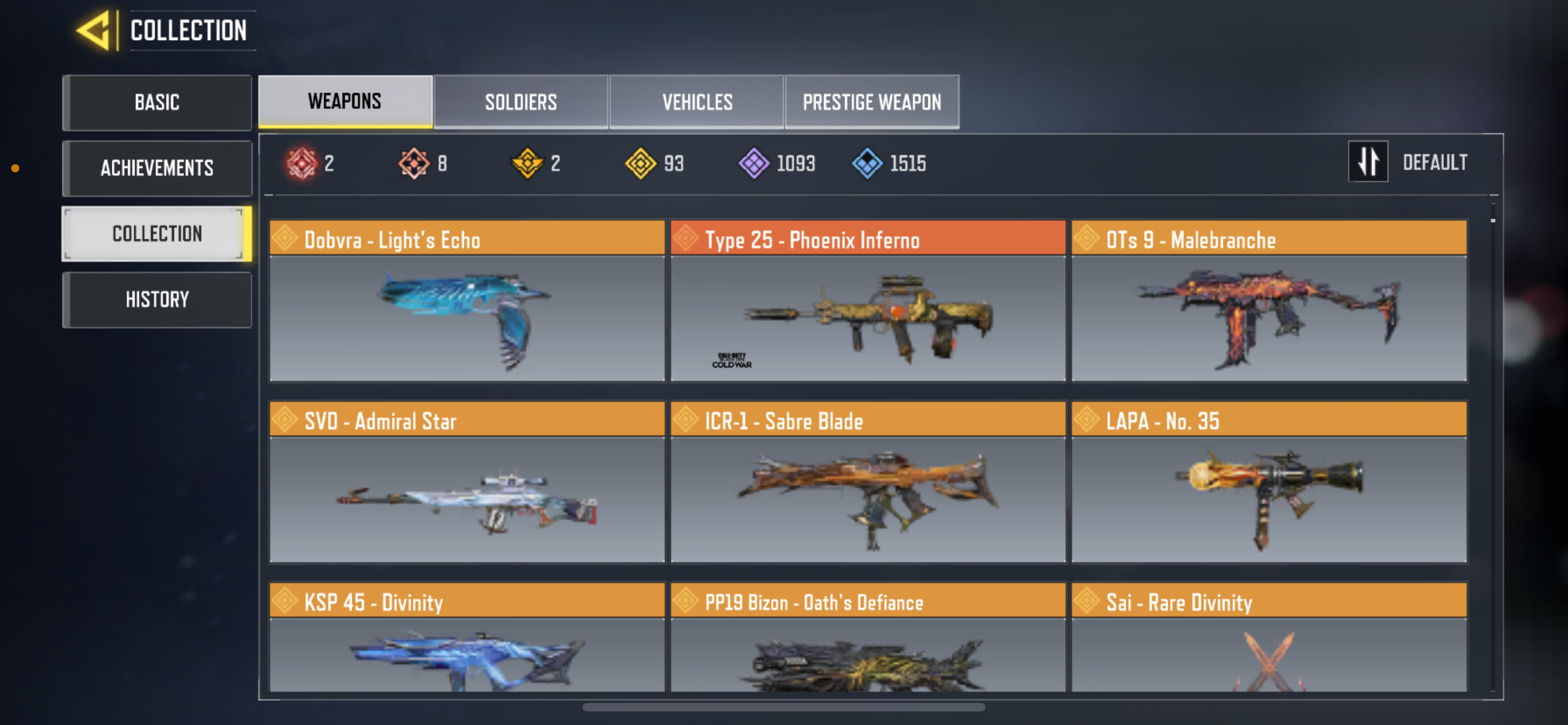This screenshot has height=725, width=1568.
Task: Select the purple rarity icon showing 1093
Action: tap(754, 163)
